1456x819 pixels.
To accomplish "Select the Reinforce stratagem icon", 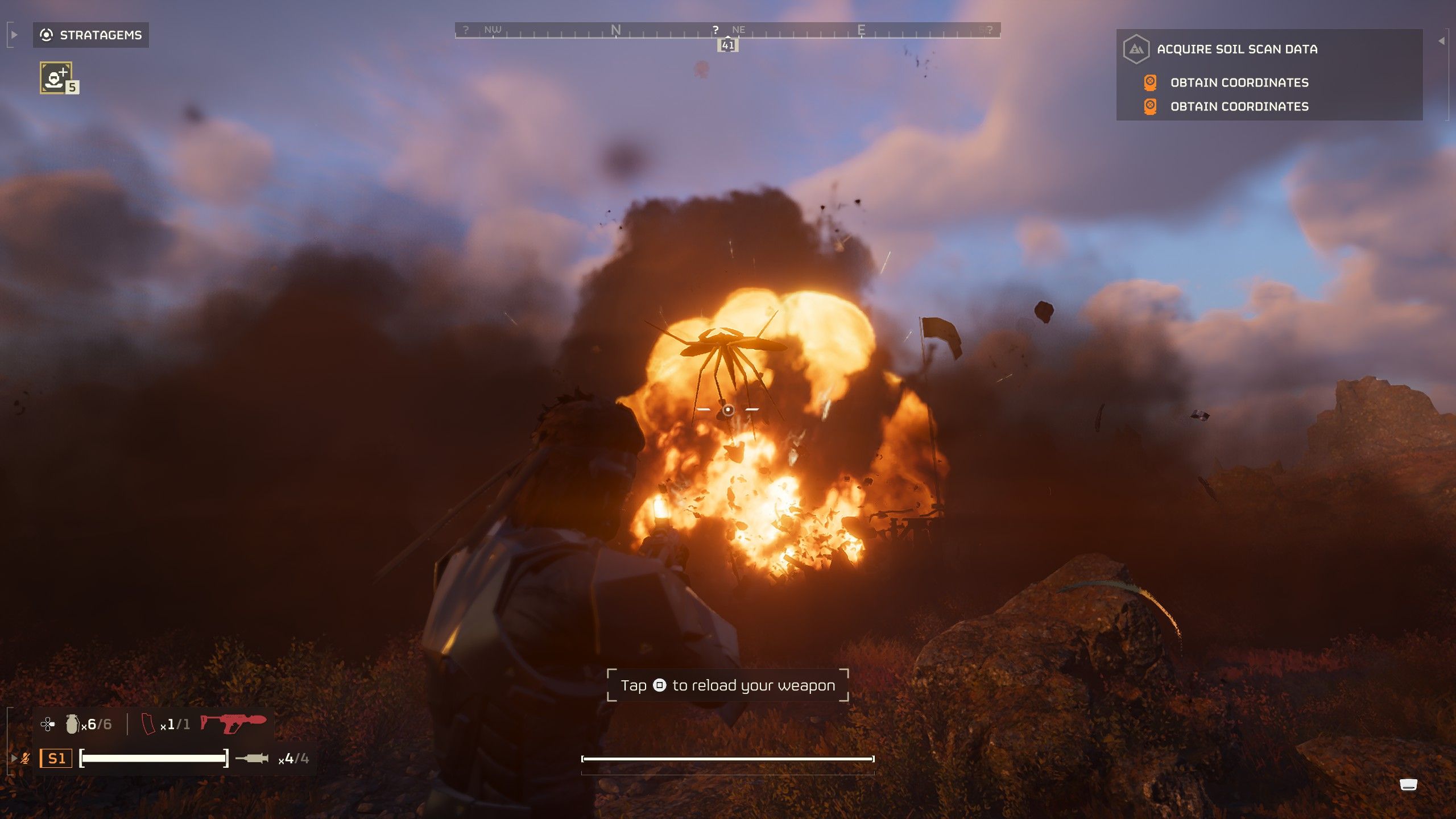I will pyautogui.click(x=56, y=77).
